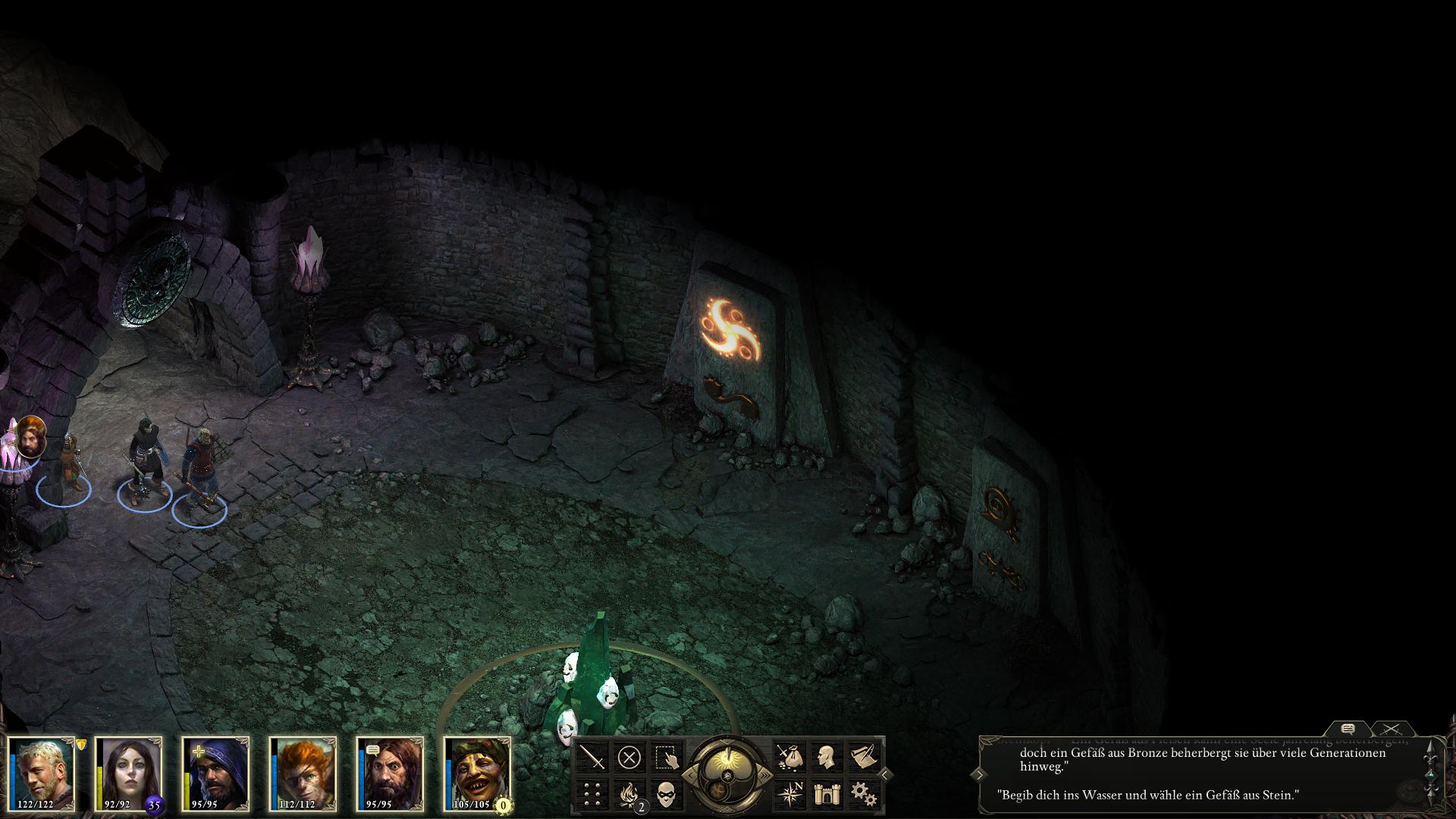Select the blond bearded hero portrait
The width and height of the screenshot is (1456, 819).
tap(42, 772)
